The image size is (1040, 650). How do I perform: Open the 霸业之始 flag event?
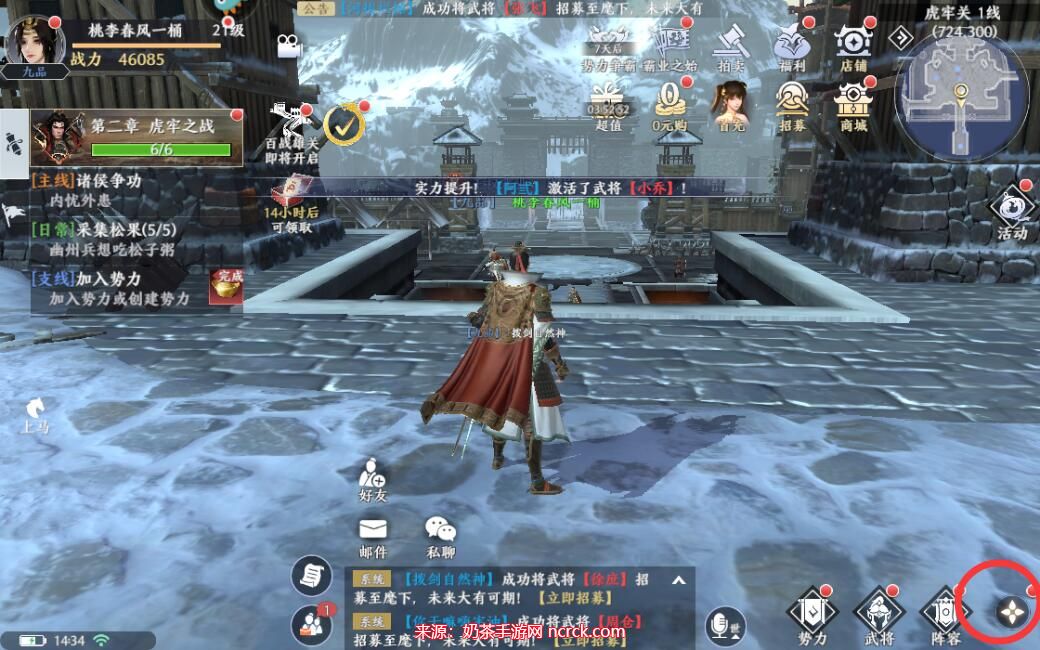(670, 44)
